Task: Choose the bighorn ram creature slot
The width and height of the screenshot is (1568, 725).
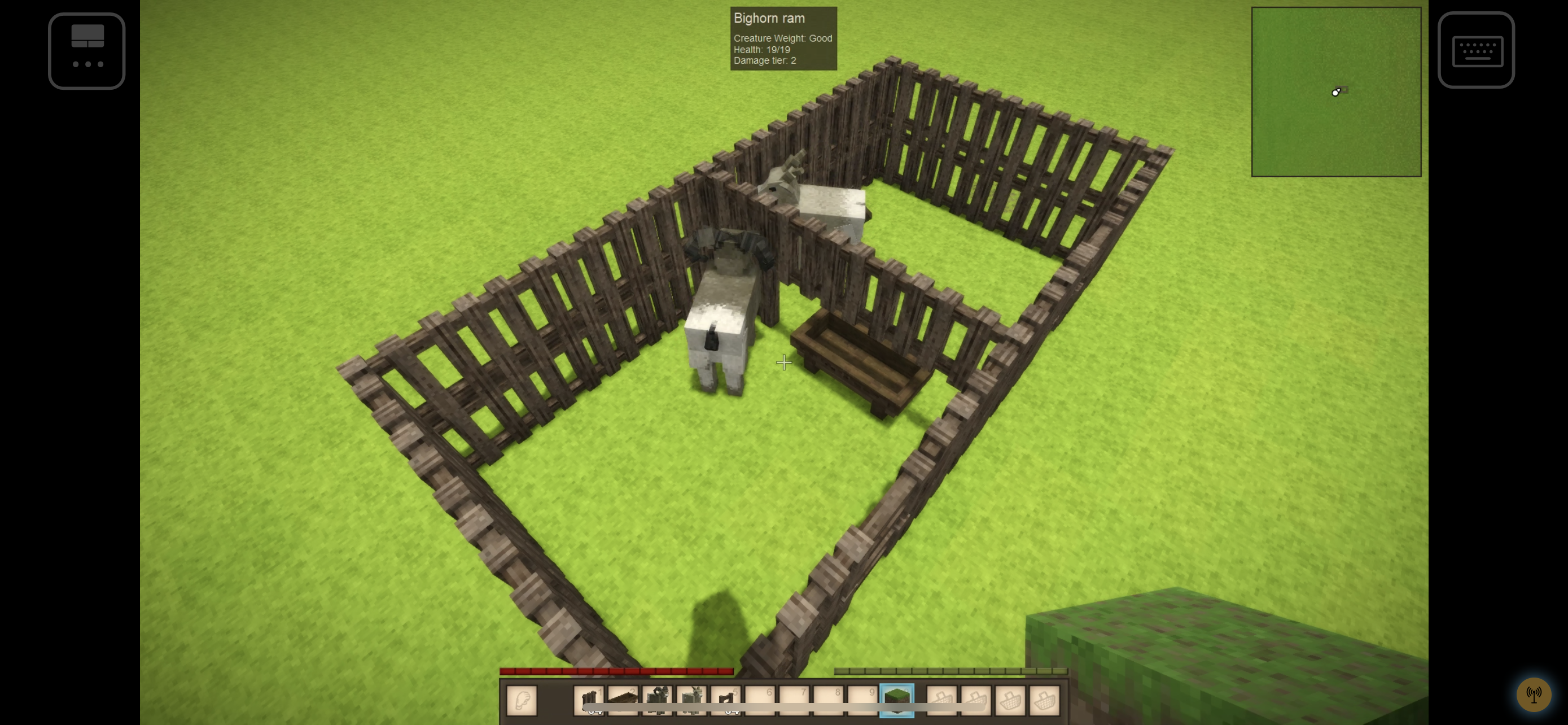Action: [x=658, y=700]
